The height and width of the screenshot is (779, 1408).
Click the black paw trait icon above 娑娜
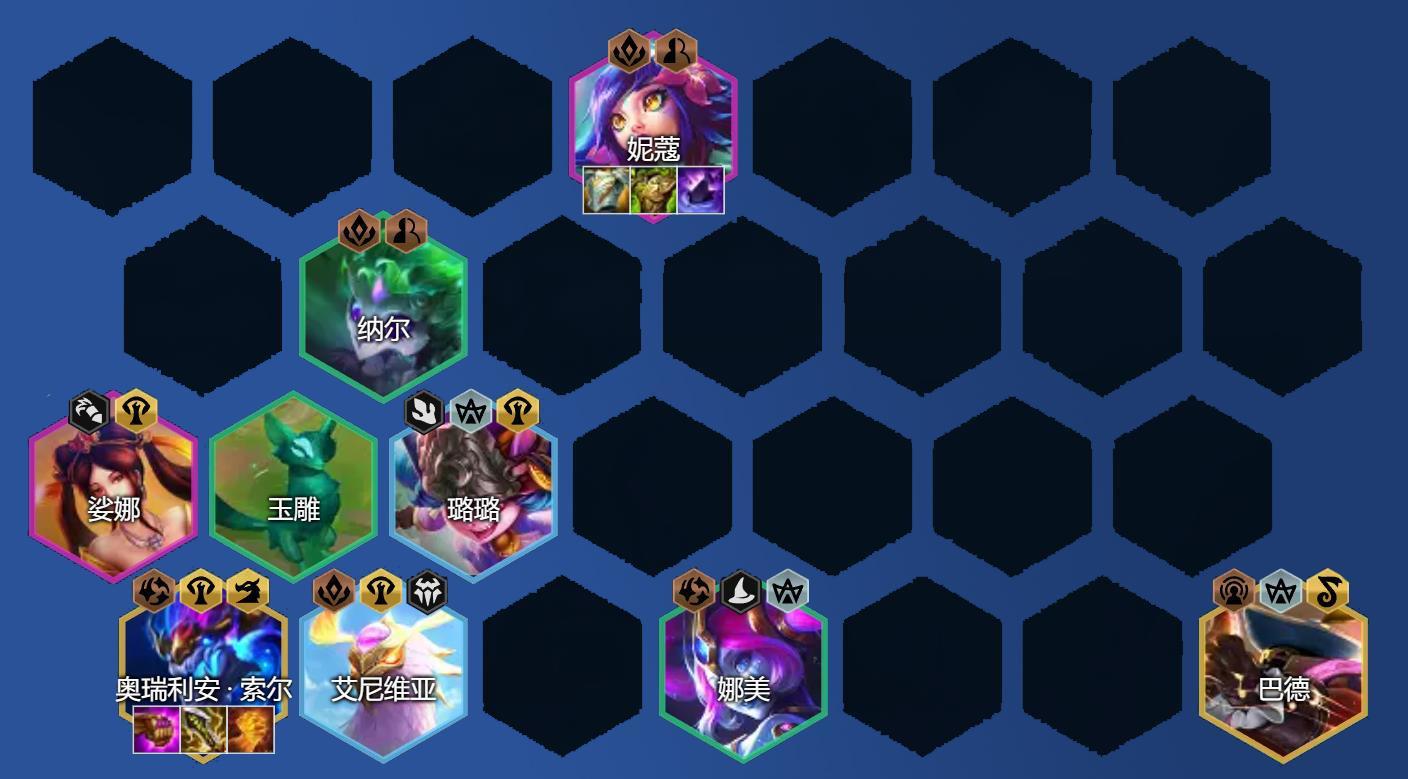tap(90, 409)
